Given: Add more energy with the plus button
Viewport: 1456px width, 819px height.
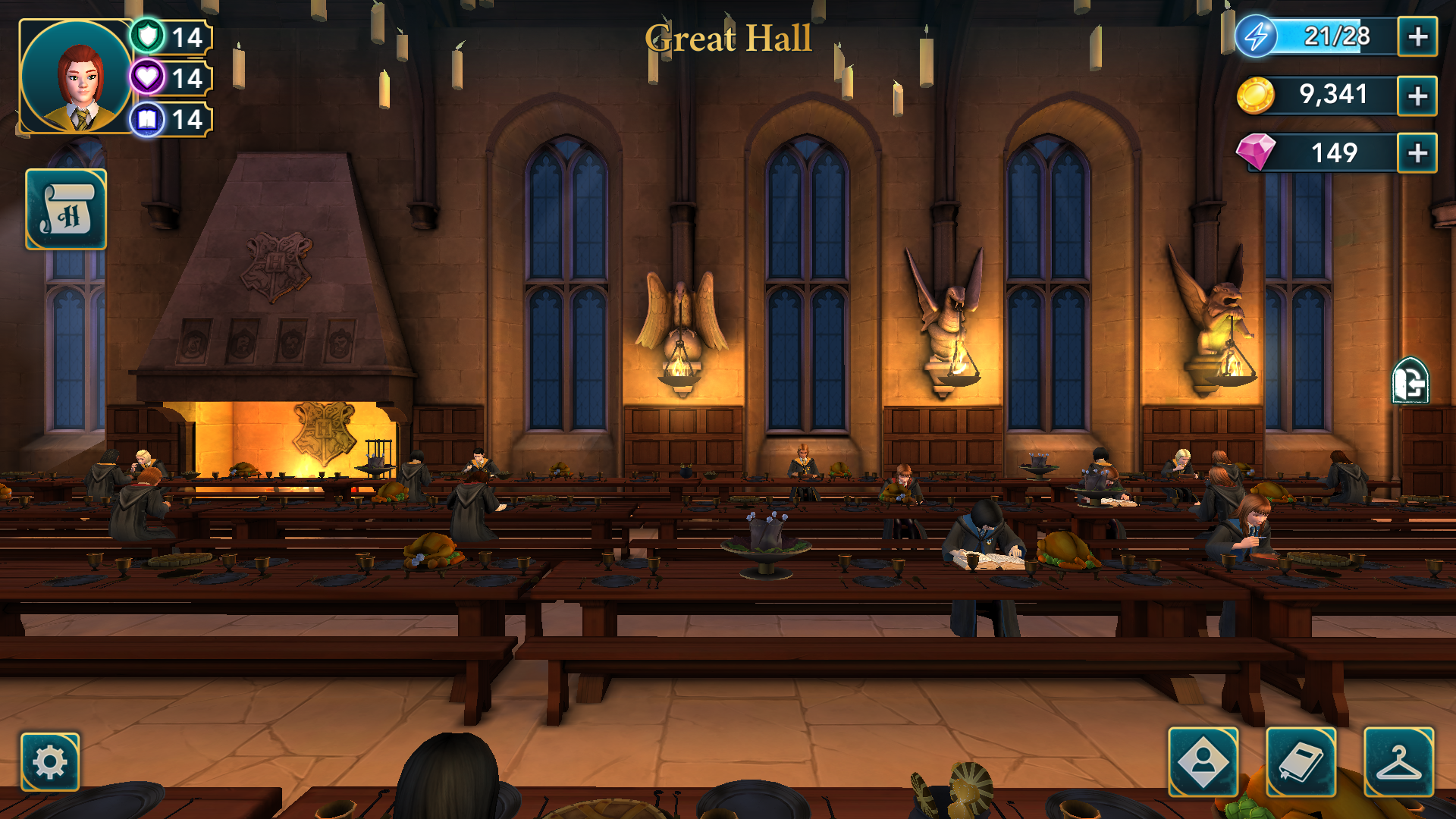Looking at the screenshot, I should [1417, 37].
